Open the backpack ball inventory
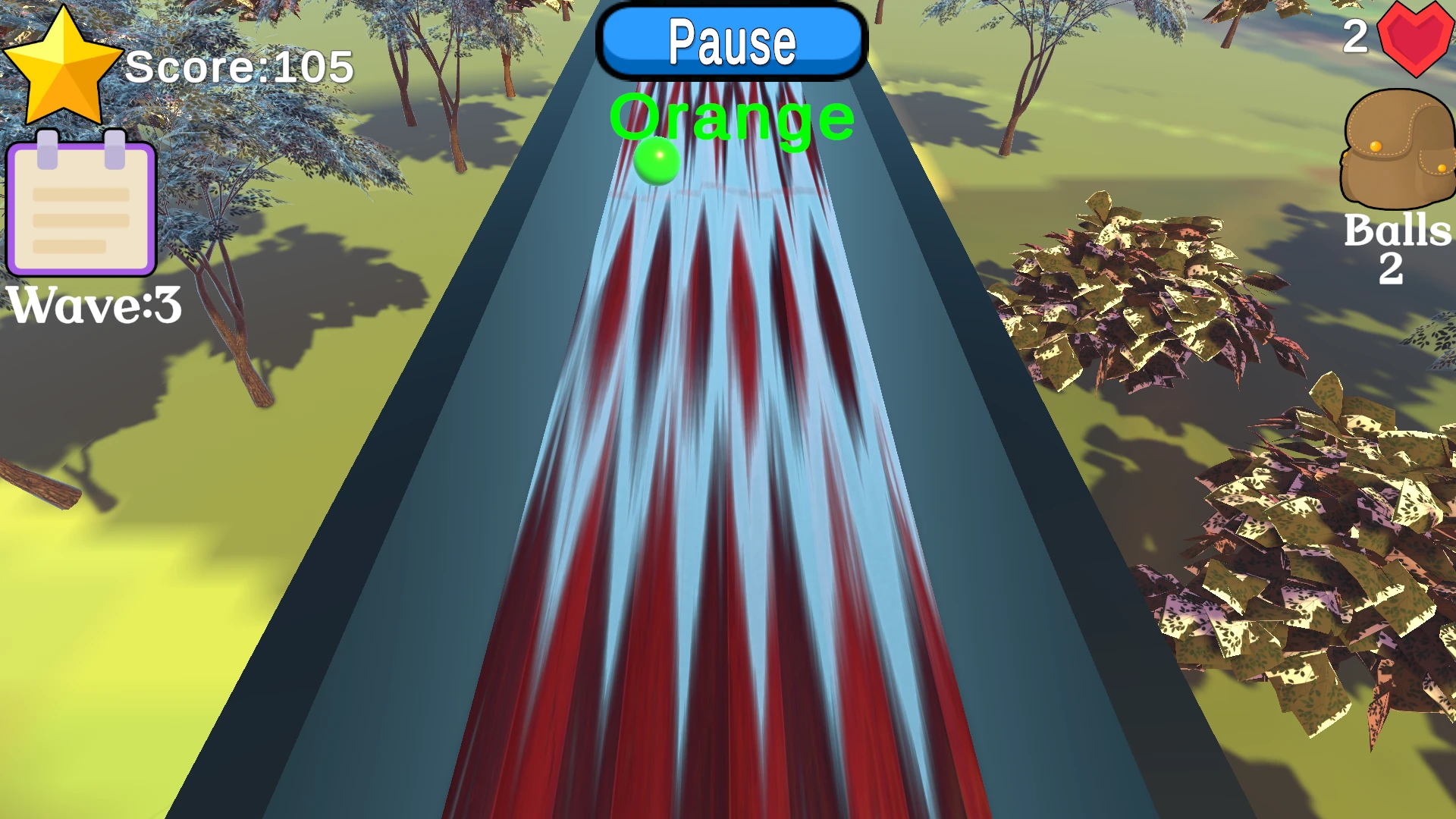The width and height of the screenshot is (1456, 819). (x=1397, y=151)
